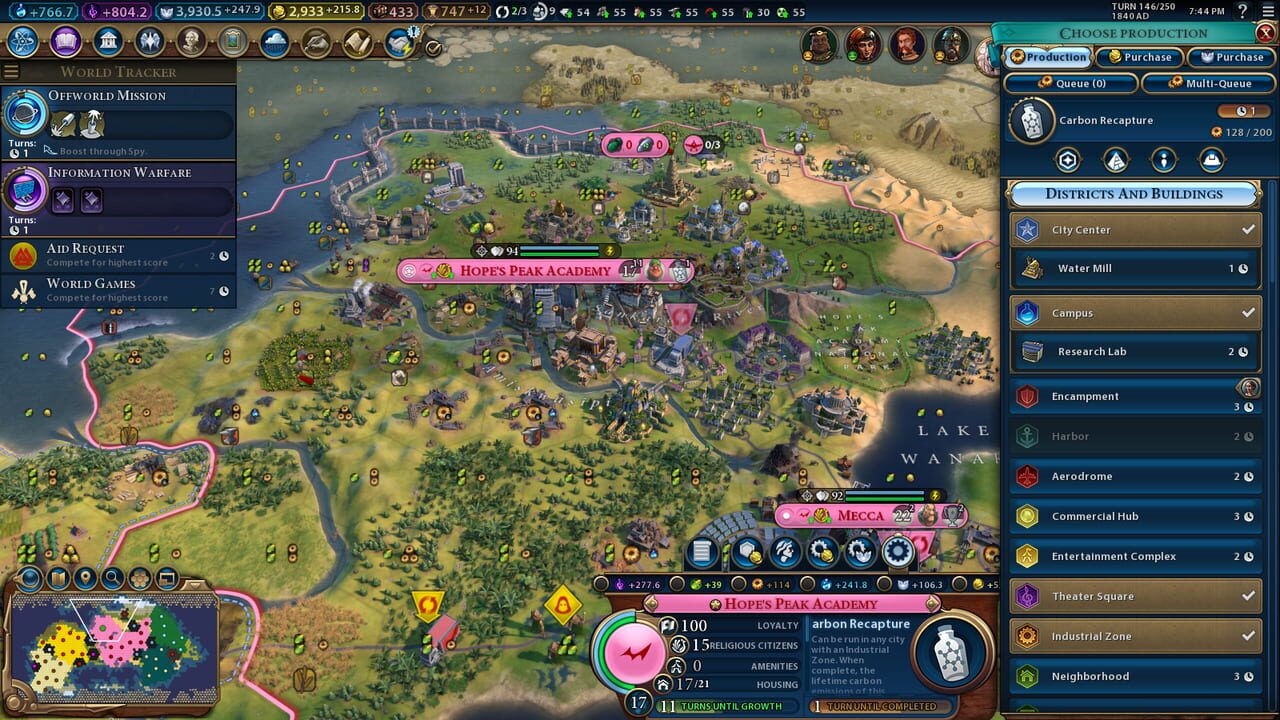Viewport: 1280px width, 720px height.
Task: Click the Multi-Queue button
Action: pyautogui.click(x=1208, y=83)
